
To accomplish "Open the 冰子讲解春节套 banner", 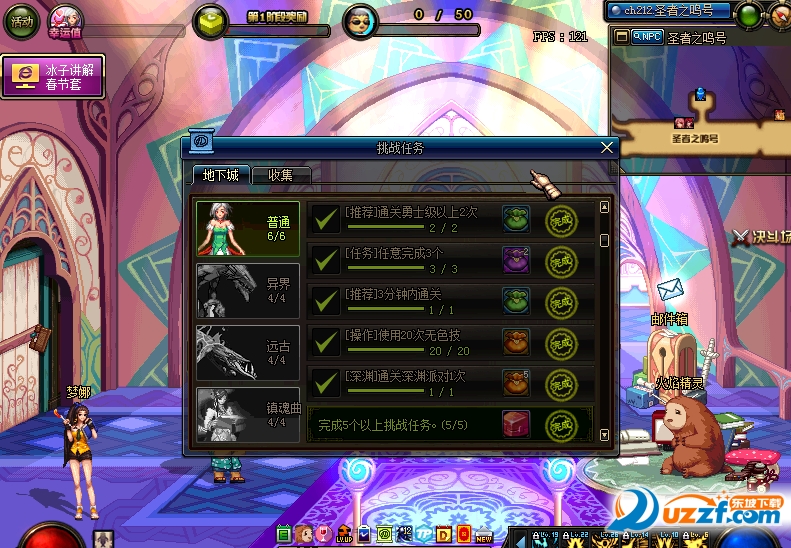I will [x=54, y=77].
